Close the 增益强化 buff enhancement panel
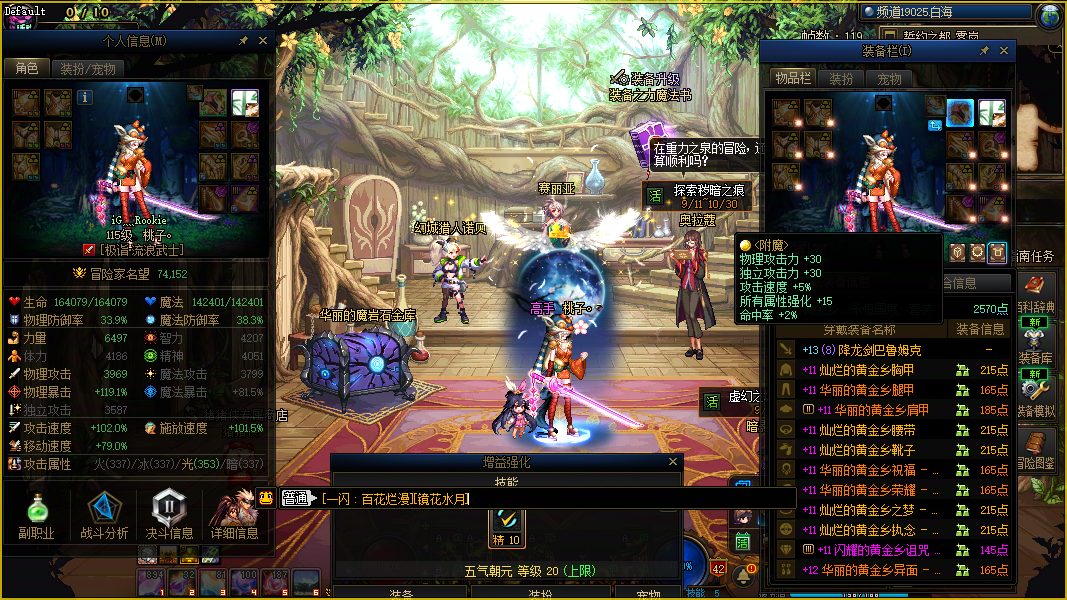 tap(674, 463)
